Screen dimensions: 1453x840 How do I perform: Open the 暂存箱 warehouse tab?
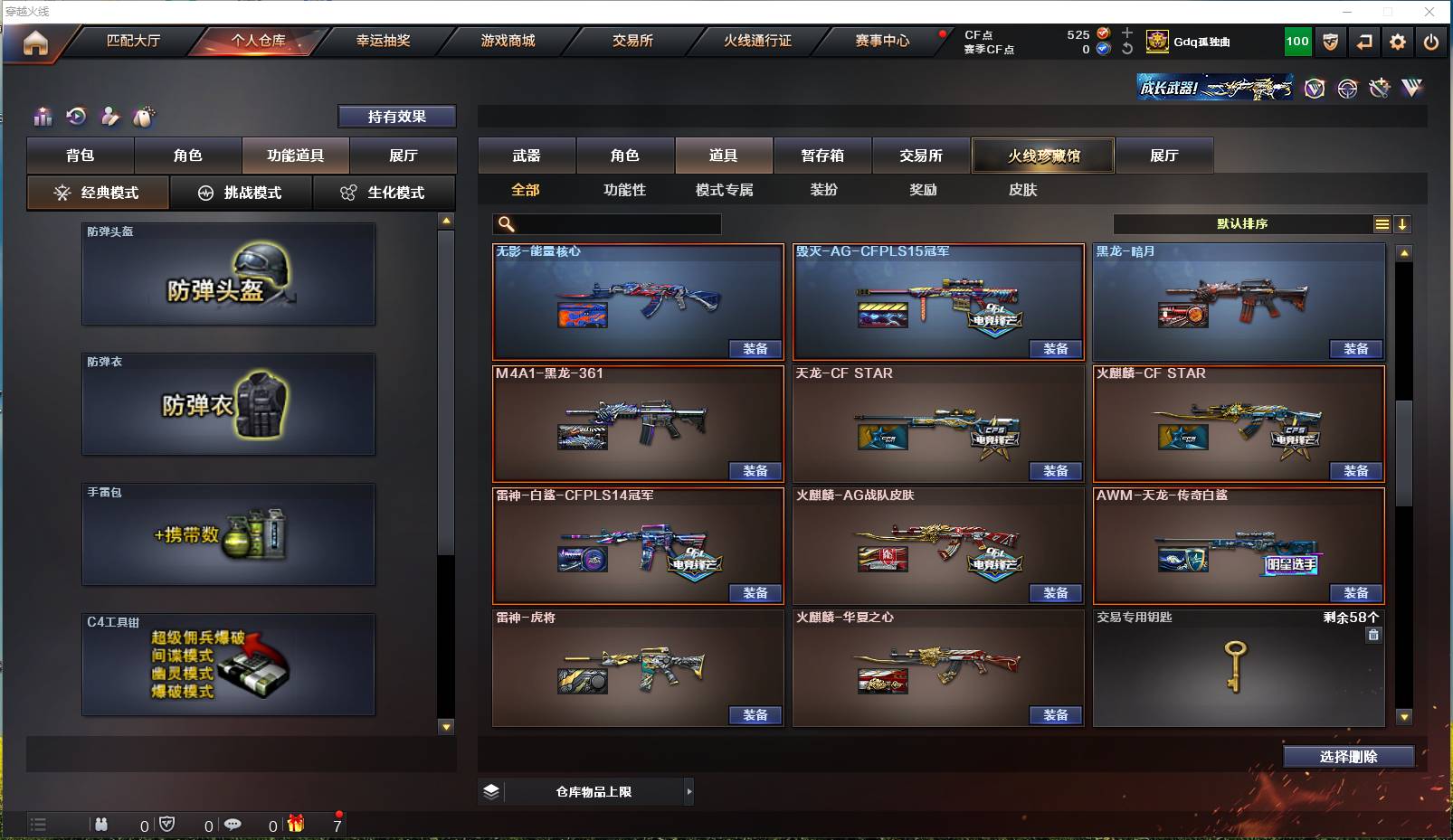tap(821, 156)
